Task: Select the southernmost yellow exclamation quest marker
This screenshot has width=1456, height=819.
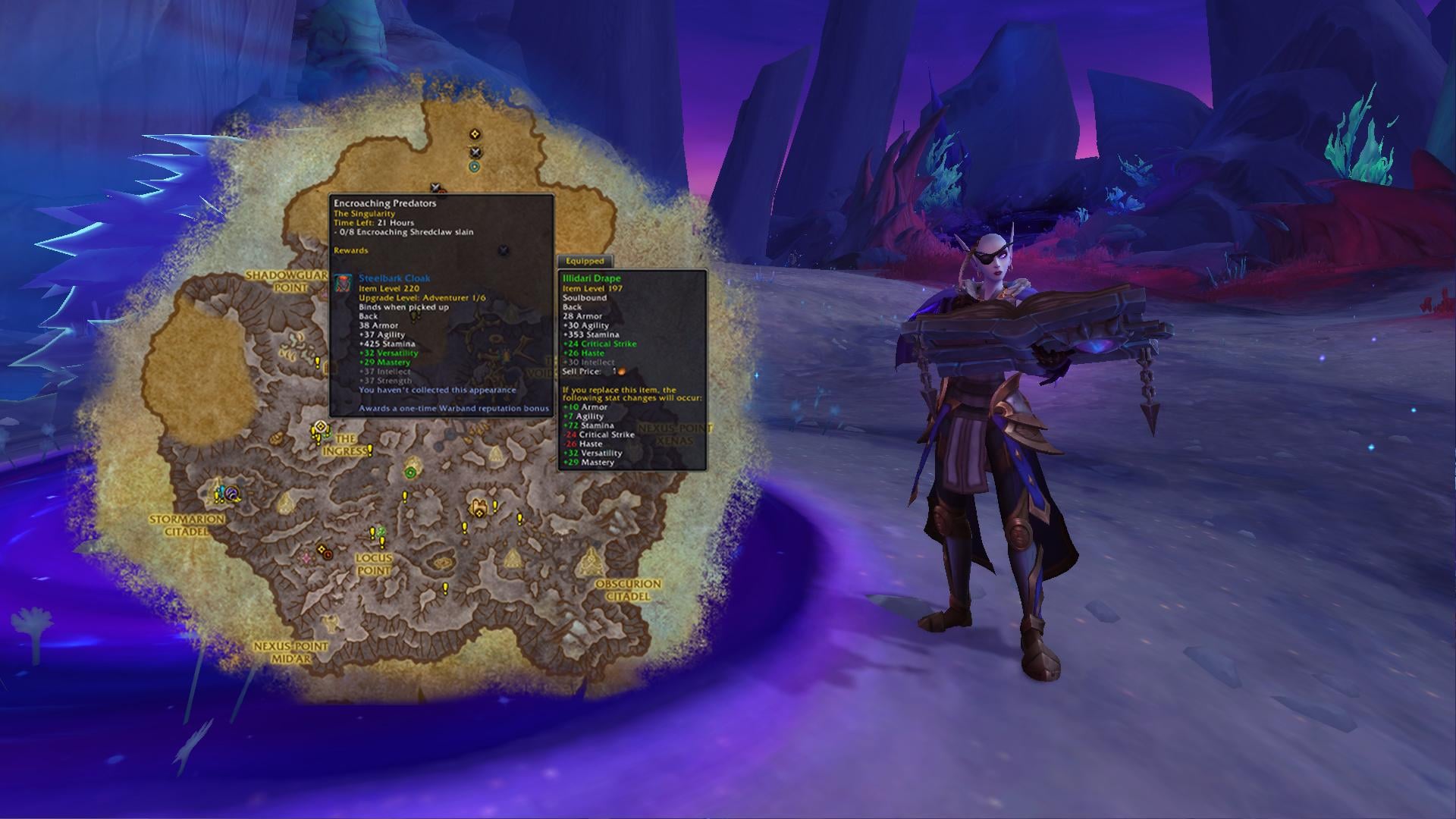Action: click(445, 588)
